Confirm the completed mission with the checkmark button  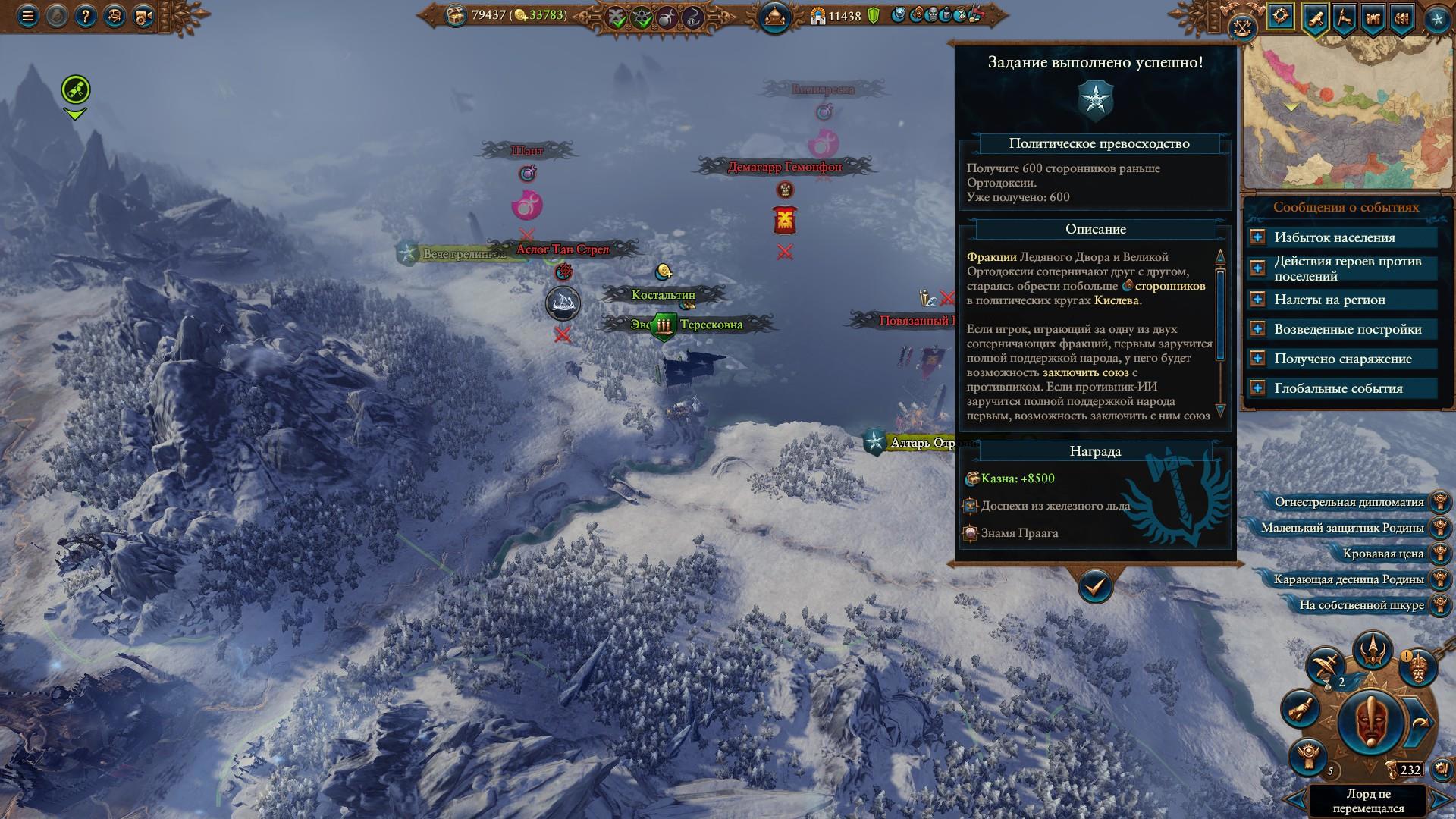(x=1095, y=585)
